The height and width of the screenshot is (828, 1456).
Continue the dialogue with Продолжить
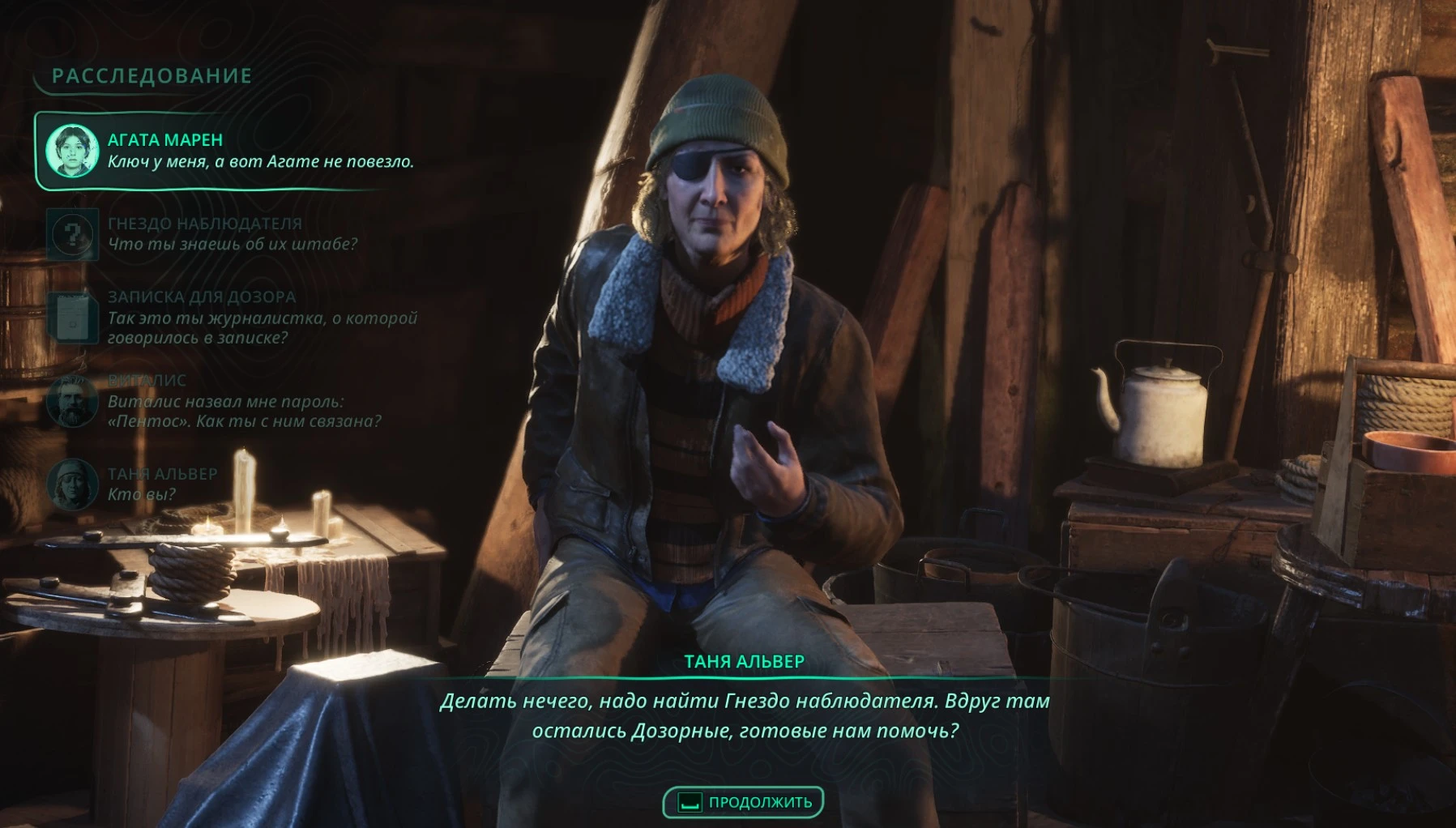[x=743, y=802]
